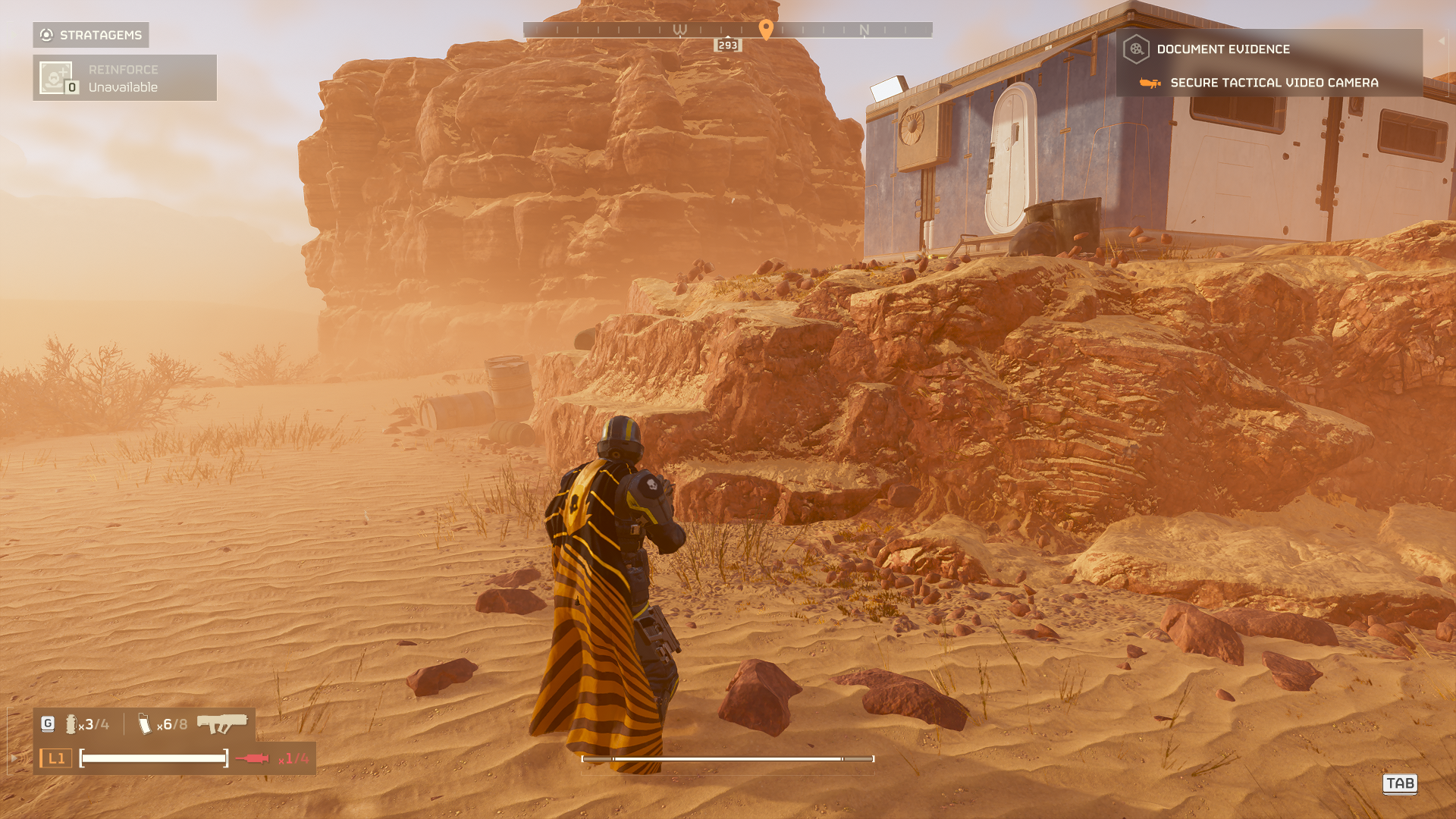This screenshot has width=1456, height=819.
Task: Select the Secure Tactical Video Camera objective
Action: (1273, 83)
